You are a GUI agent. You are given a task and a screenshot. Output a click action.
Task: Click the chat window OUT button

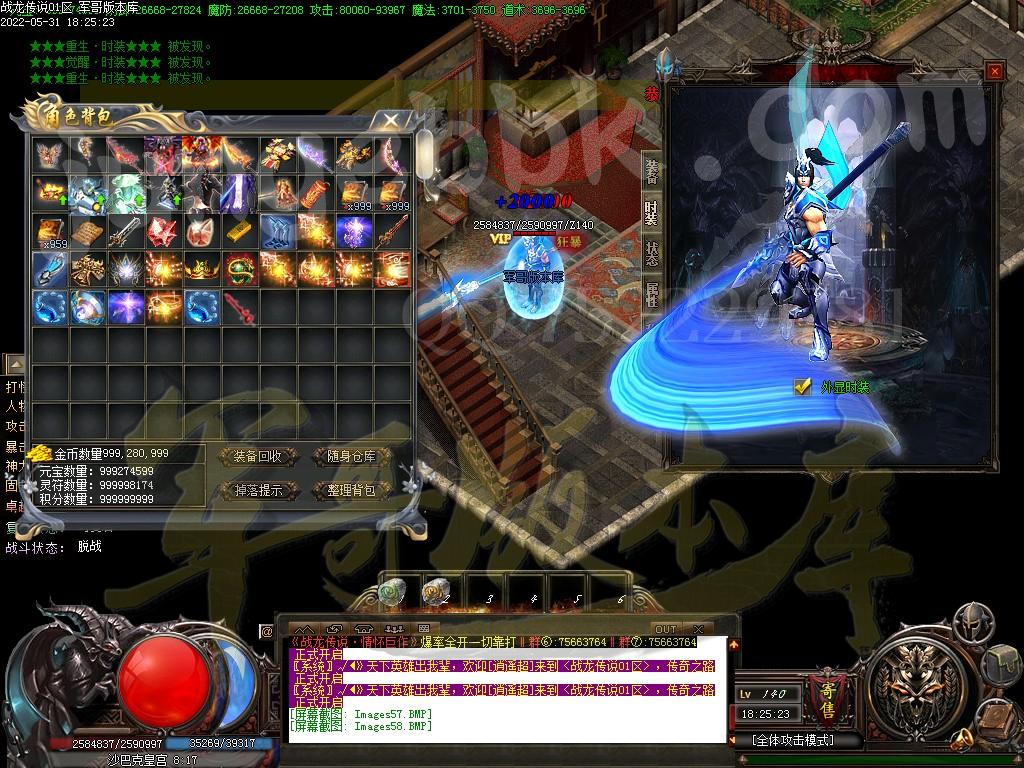pos(665,629)
